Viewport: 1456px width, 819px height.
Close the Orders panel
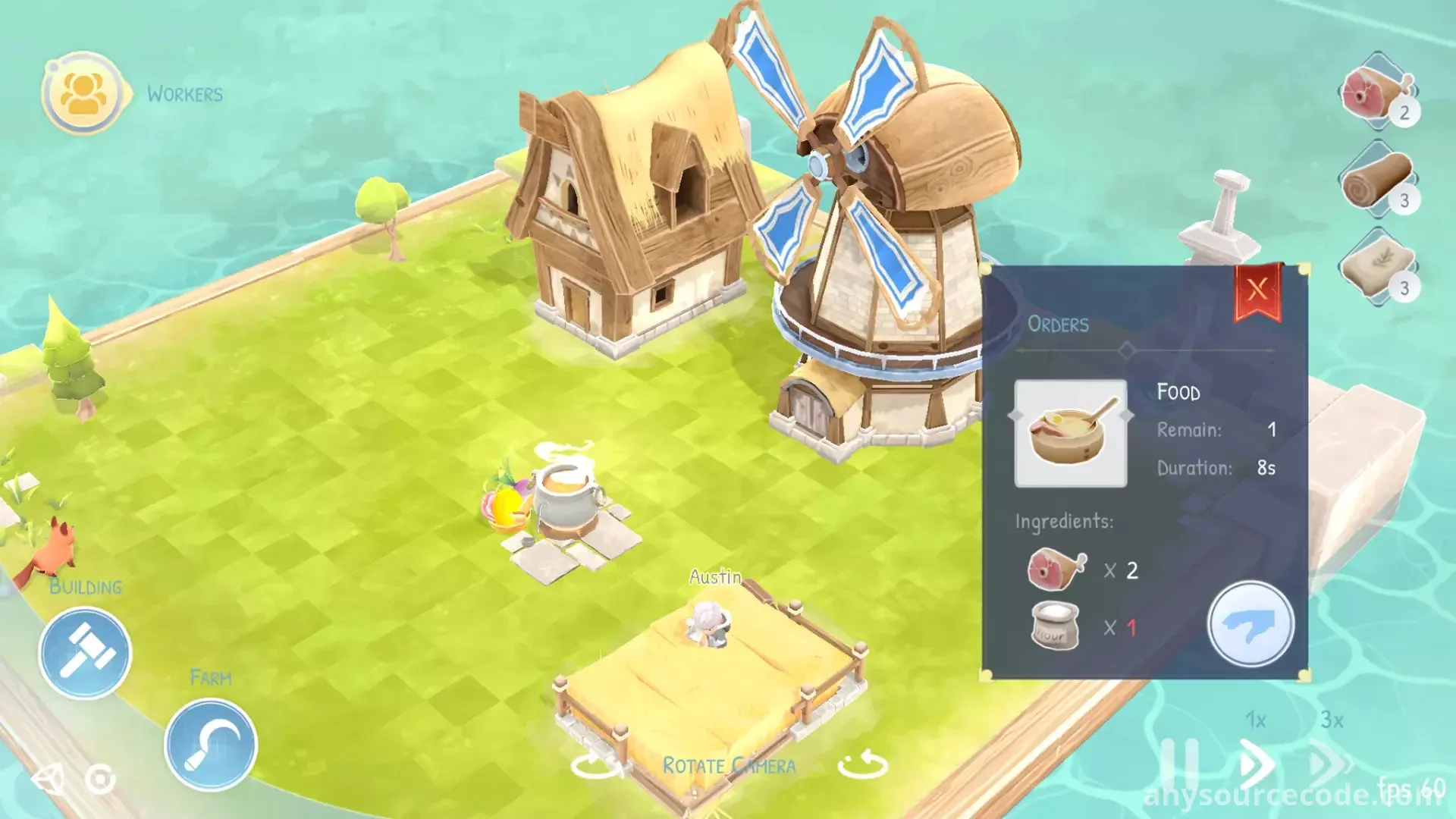tap(1257, 290)
